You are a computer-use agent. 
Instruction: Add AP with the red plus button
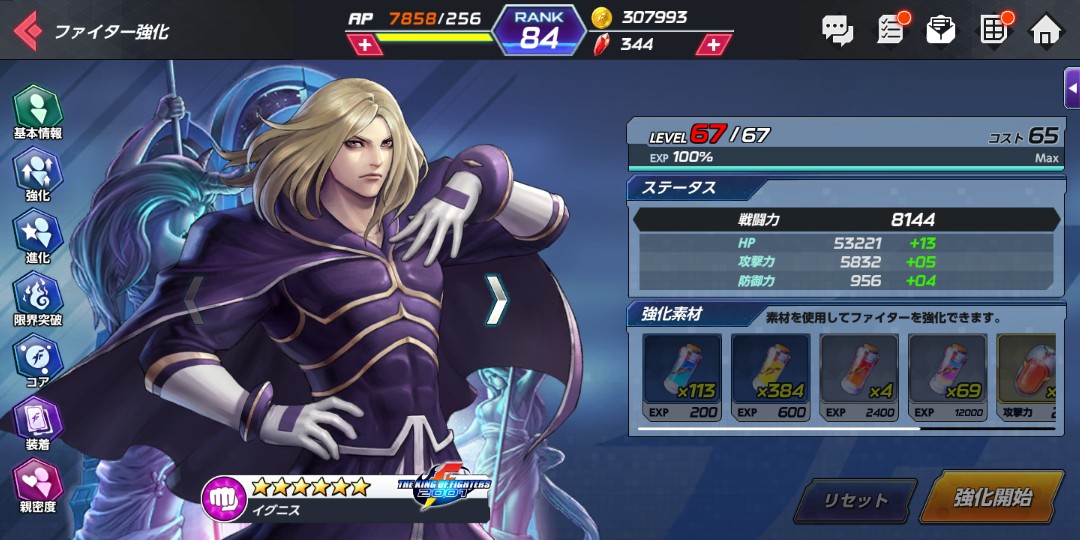[x=365, y=46]
